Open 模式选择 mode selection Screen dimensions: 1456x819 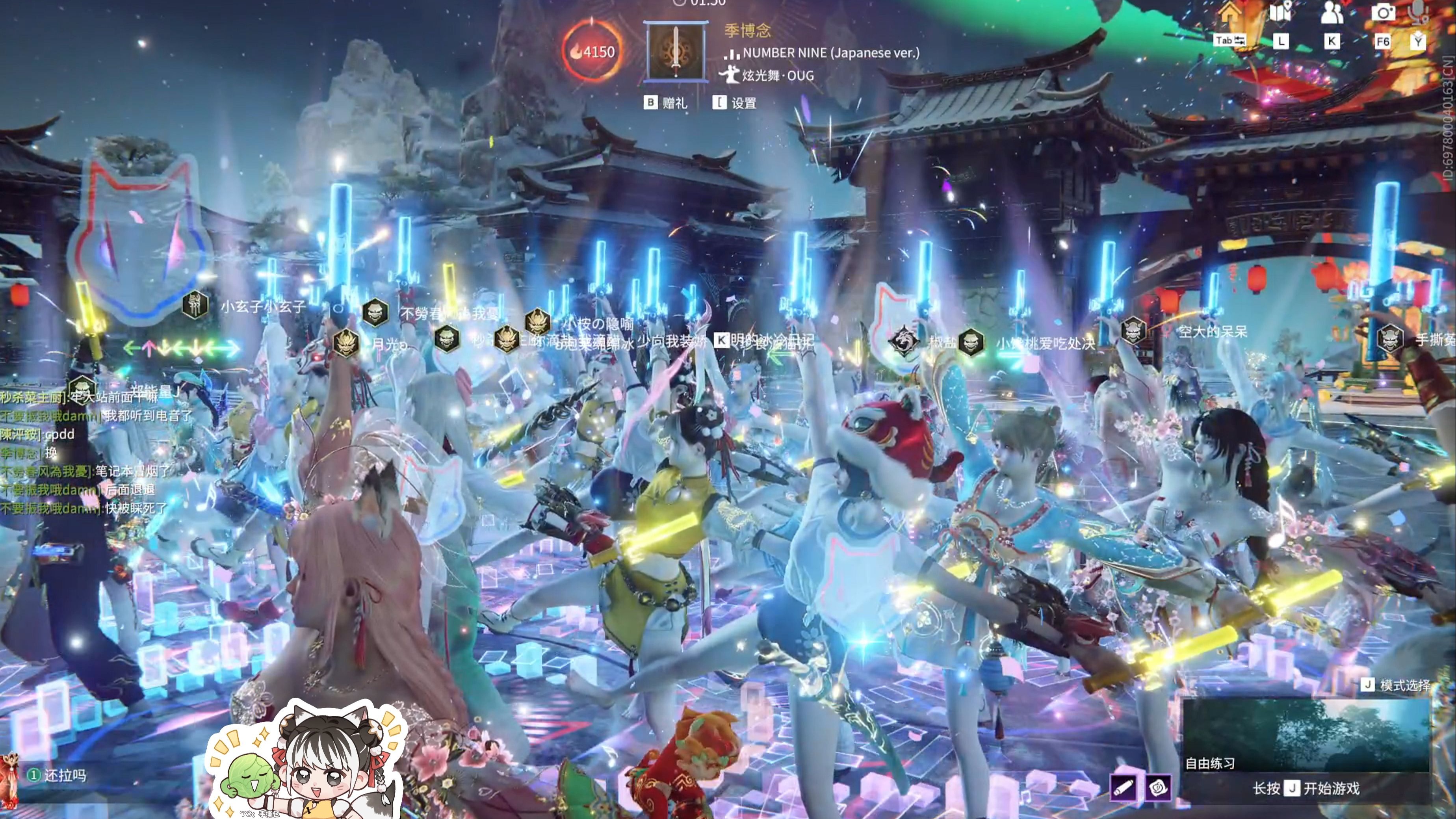point(1397,685)
